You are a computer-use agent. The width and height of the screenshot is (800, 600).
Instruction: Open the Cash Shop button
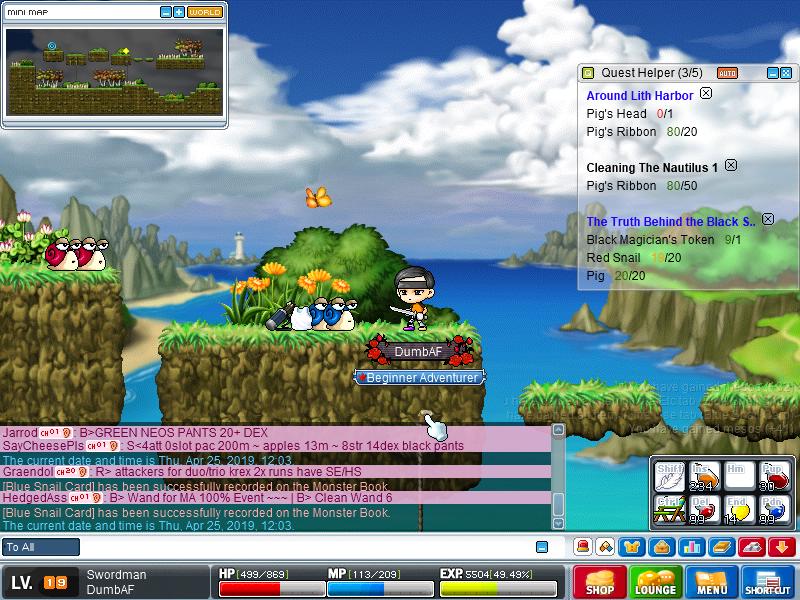(x=600, y=582)
